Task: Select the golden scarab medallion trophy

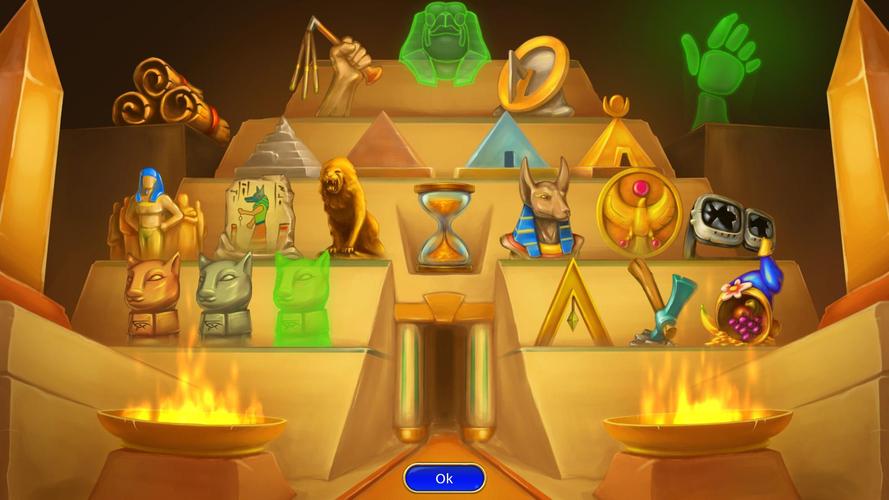Action: 638,211
